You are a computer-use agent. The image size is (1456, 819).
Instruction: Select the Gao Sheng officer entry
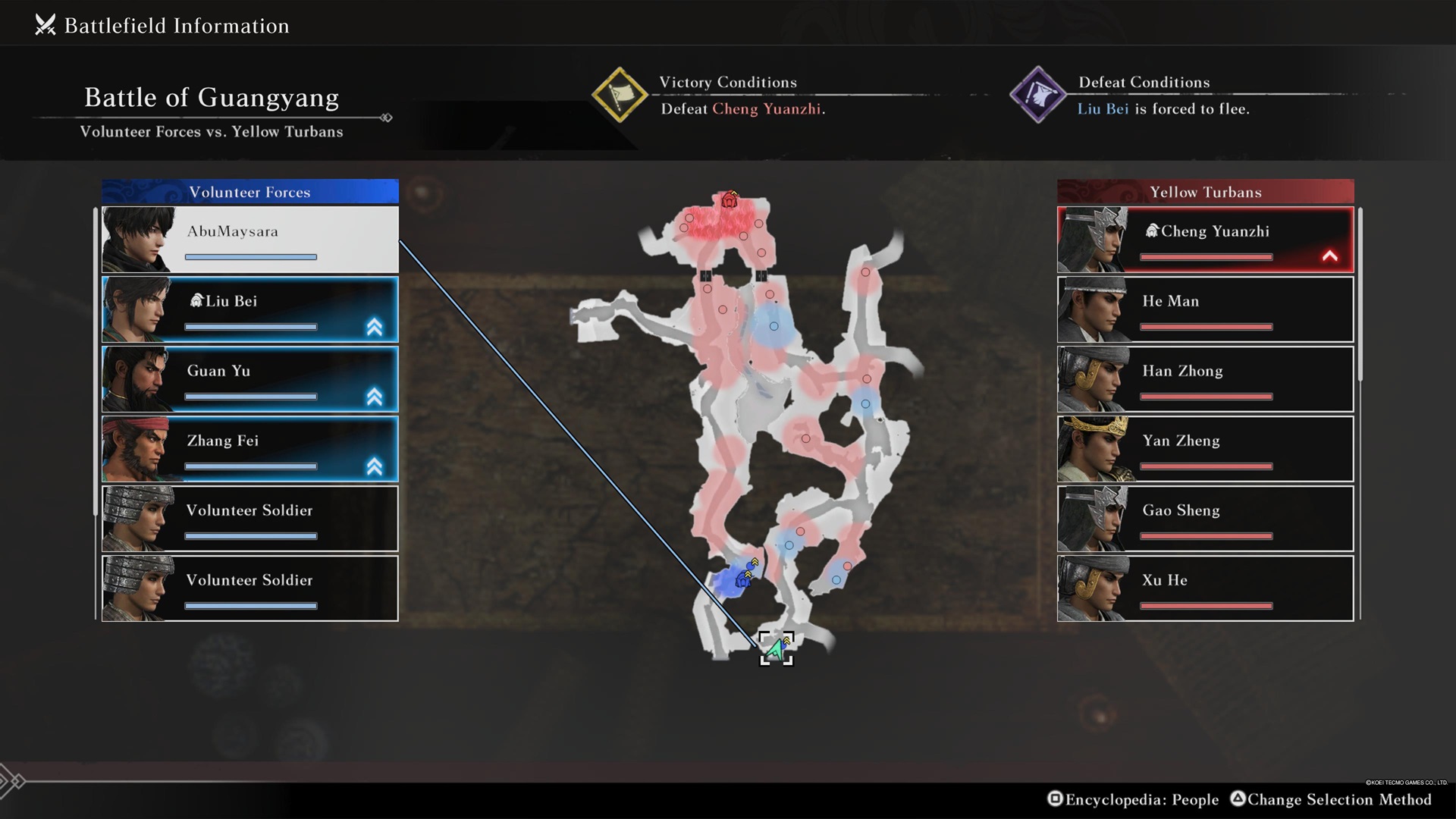click(x=1205, y=519)
